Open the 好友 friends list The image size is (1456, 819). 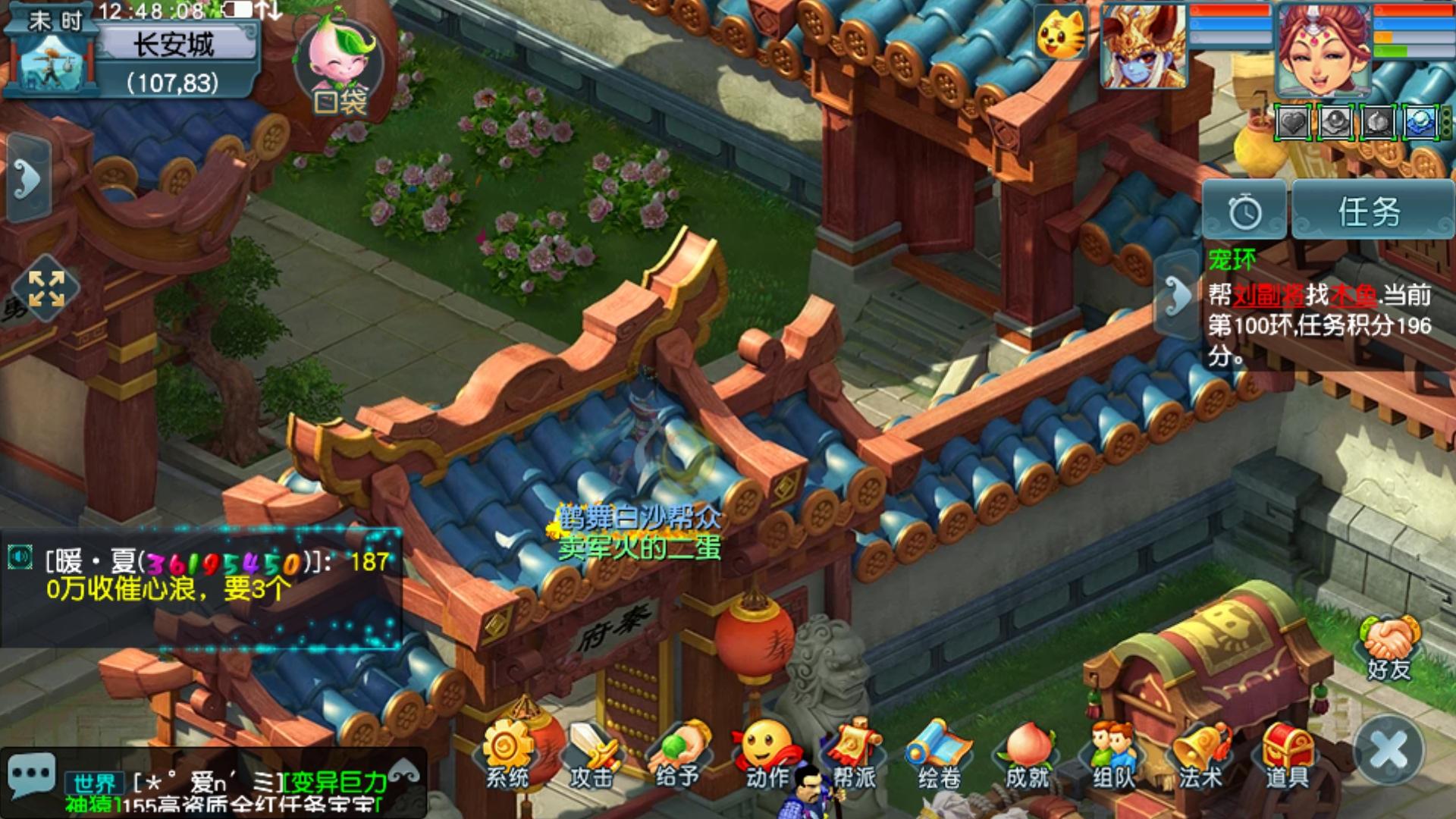coord(1389,648)
